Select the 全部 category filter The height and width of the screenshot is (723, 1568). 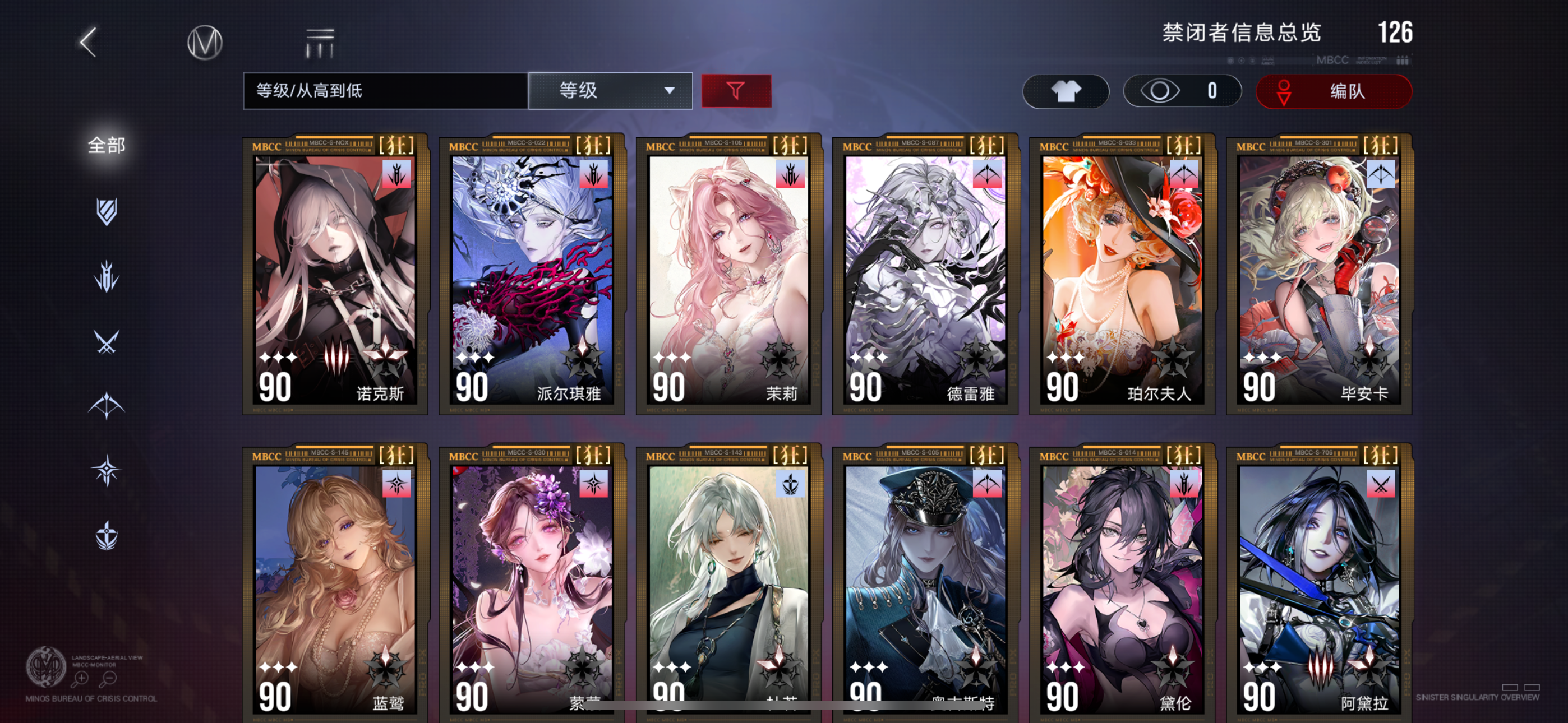point(107,145)
